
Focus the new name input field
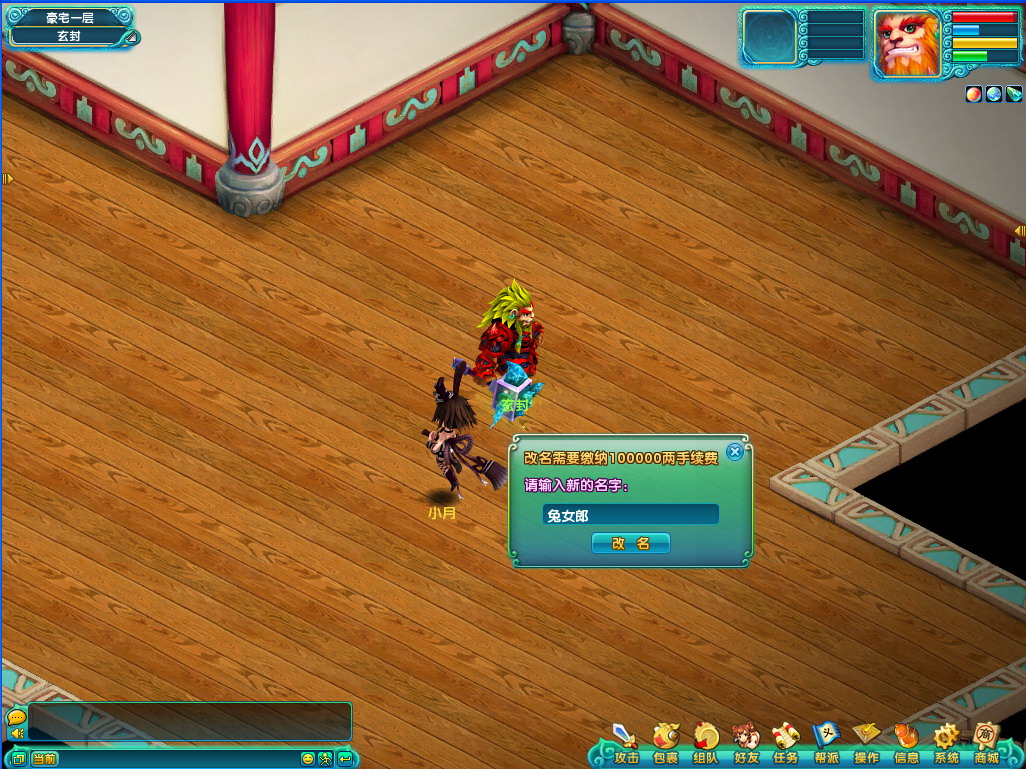(630, 514)
